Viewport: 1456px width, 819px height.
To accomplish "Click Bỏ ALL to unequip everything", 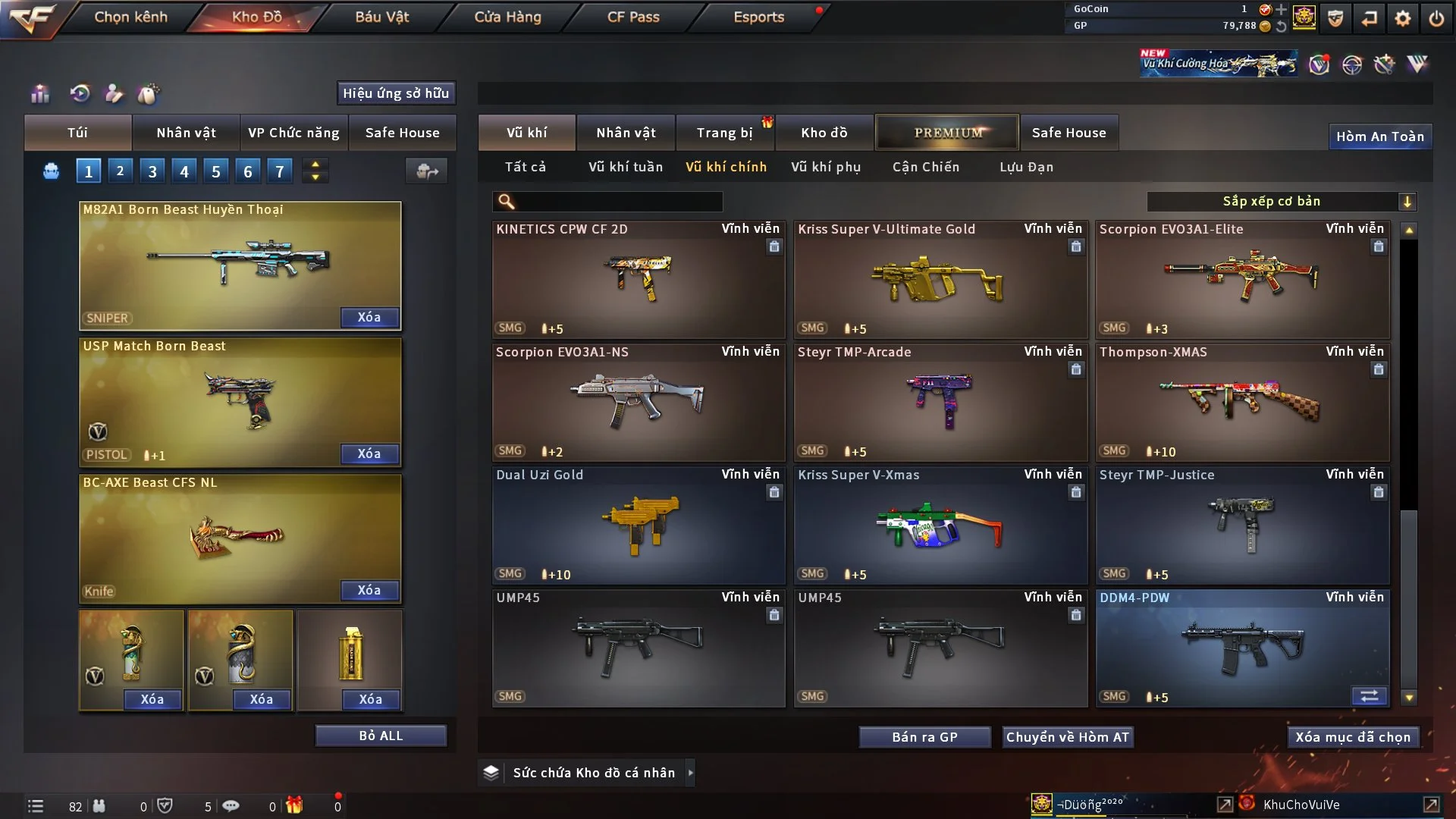I will [x=381, y=736].
